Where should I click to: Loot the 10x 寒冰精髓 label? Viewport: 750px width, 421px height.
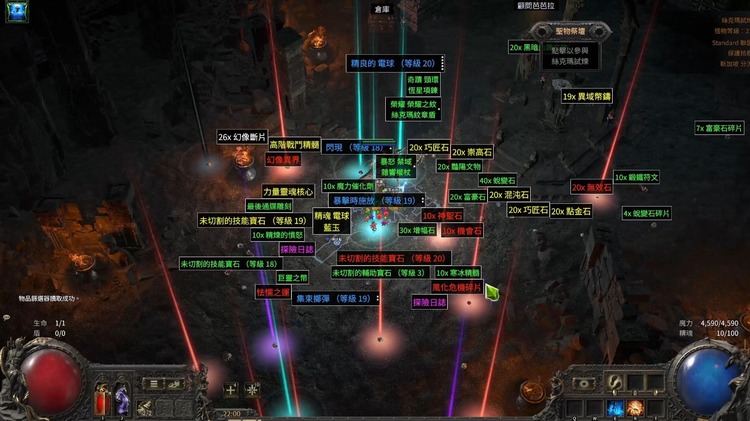(x=458, y=273)
